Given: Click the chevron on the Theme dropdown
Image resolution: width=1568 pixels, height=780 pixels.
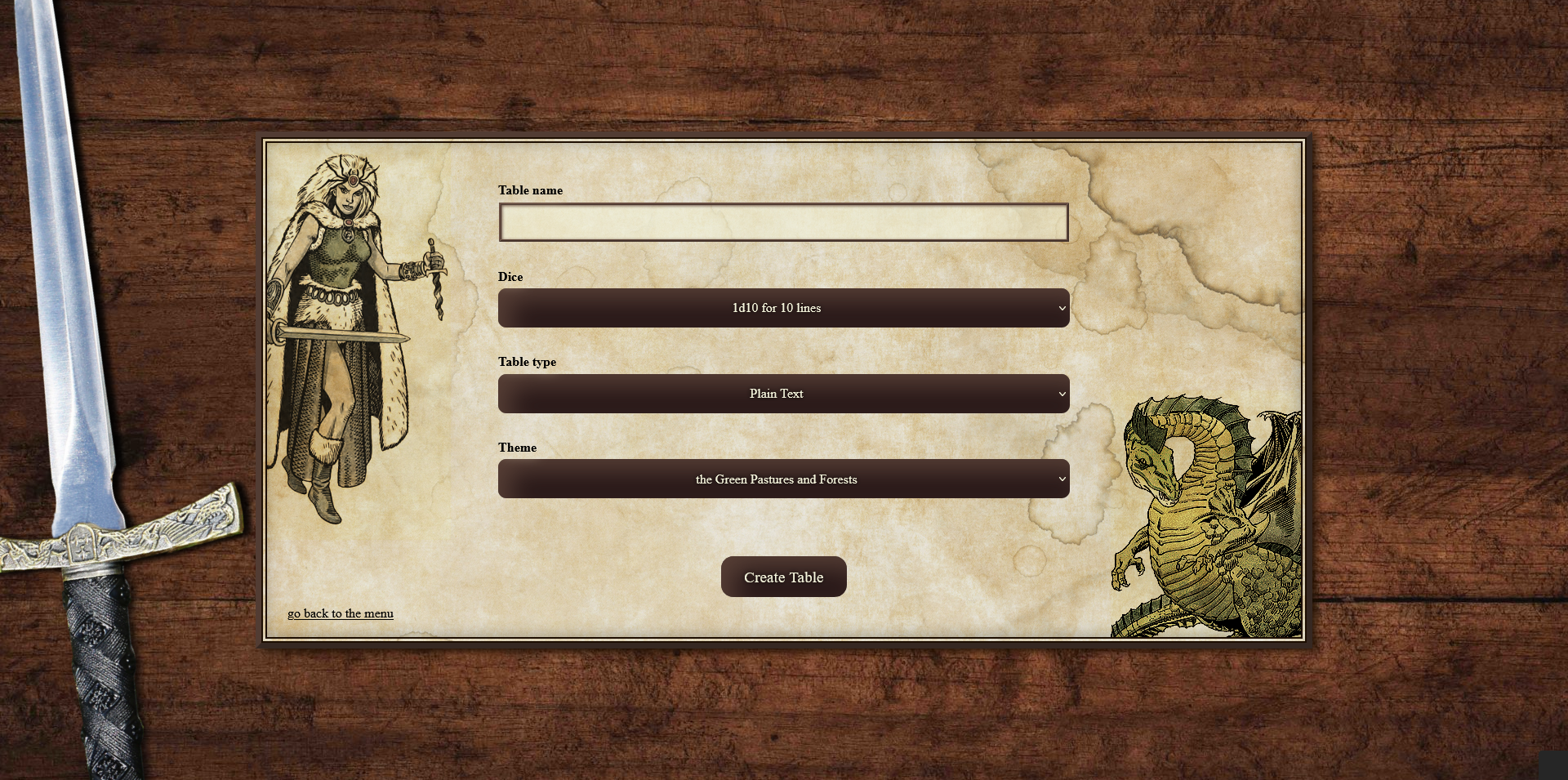Looking at the screenshot, I should pos(1060,479).
